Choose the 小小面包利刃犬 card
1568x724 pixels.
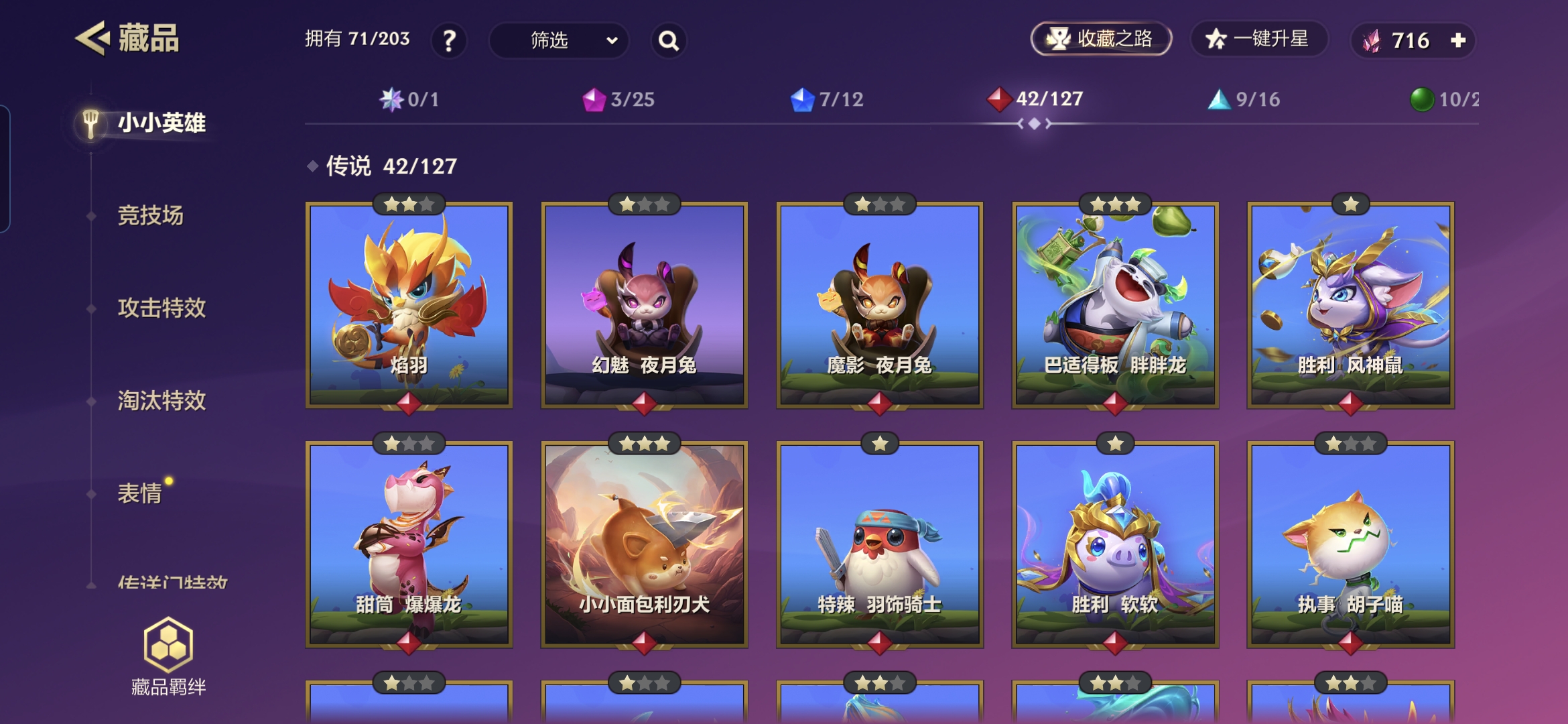(x=644, y=544)
